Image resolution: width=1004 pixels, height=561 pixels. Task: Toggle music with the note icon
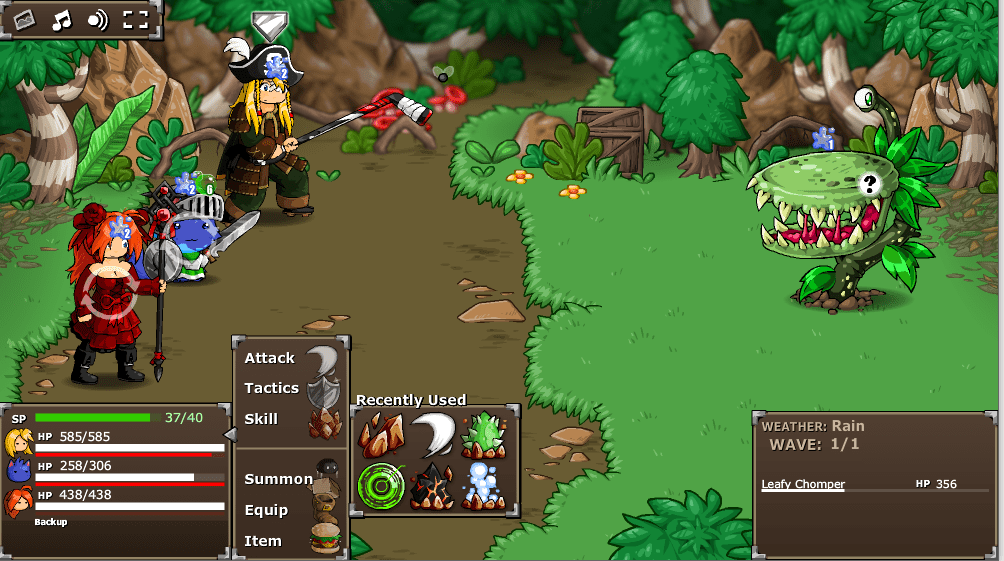(62, 19)
